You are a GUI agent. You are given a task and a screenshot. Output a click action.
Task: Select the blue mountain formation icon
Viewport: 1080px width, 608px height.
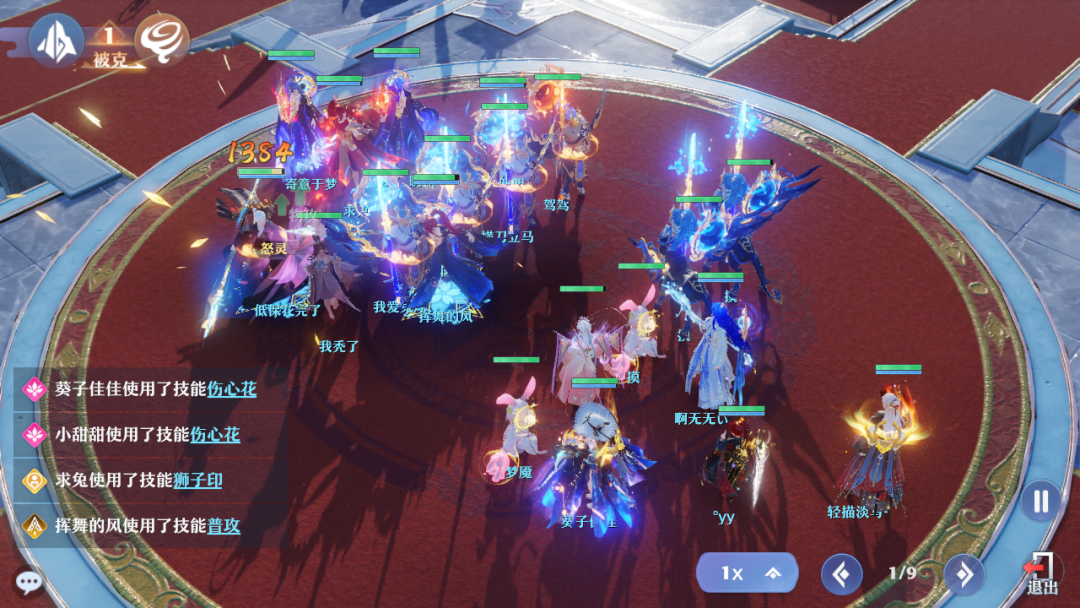[55, 40]
